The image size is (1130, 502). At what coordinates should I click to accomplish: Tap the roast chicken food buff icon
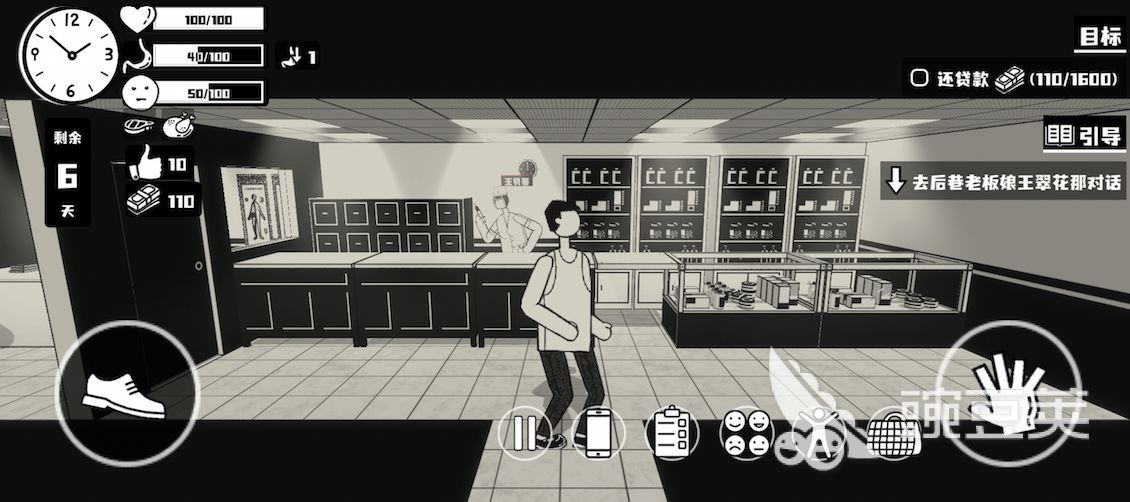pos(181,125)
